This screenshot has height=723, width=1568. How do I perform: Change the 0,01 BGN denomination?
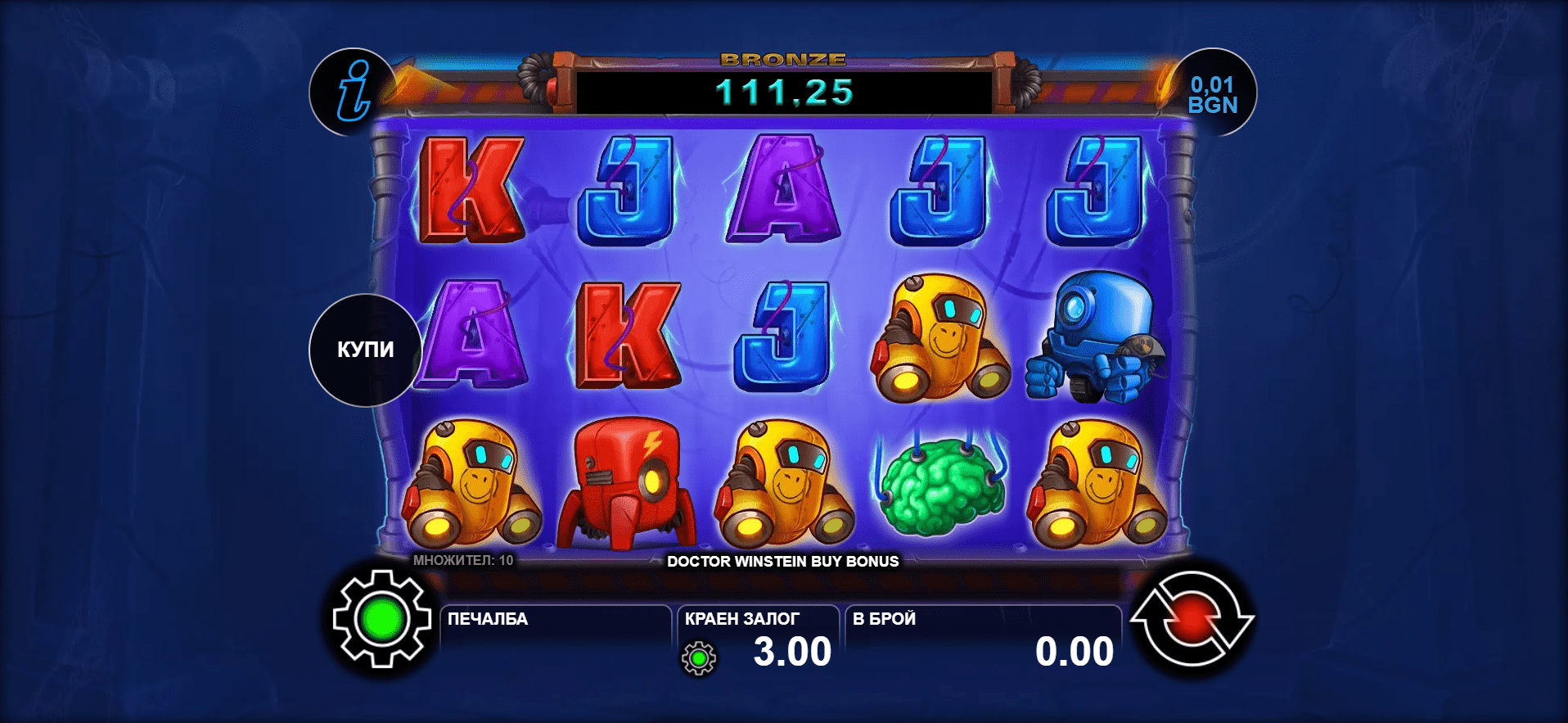[x=1213, y=94]
